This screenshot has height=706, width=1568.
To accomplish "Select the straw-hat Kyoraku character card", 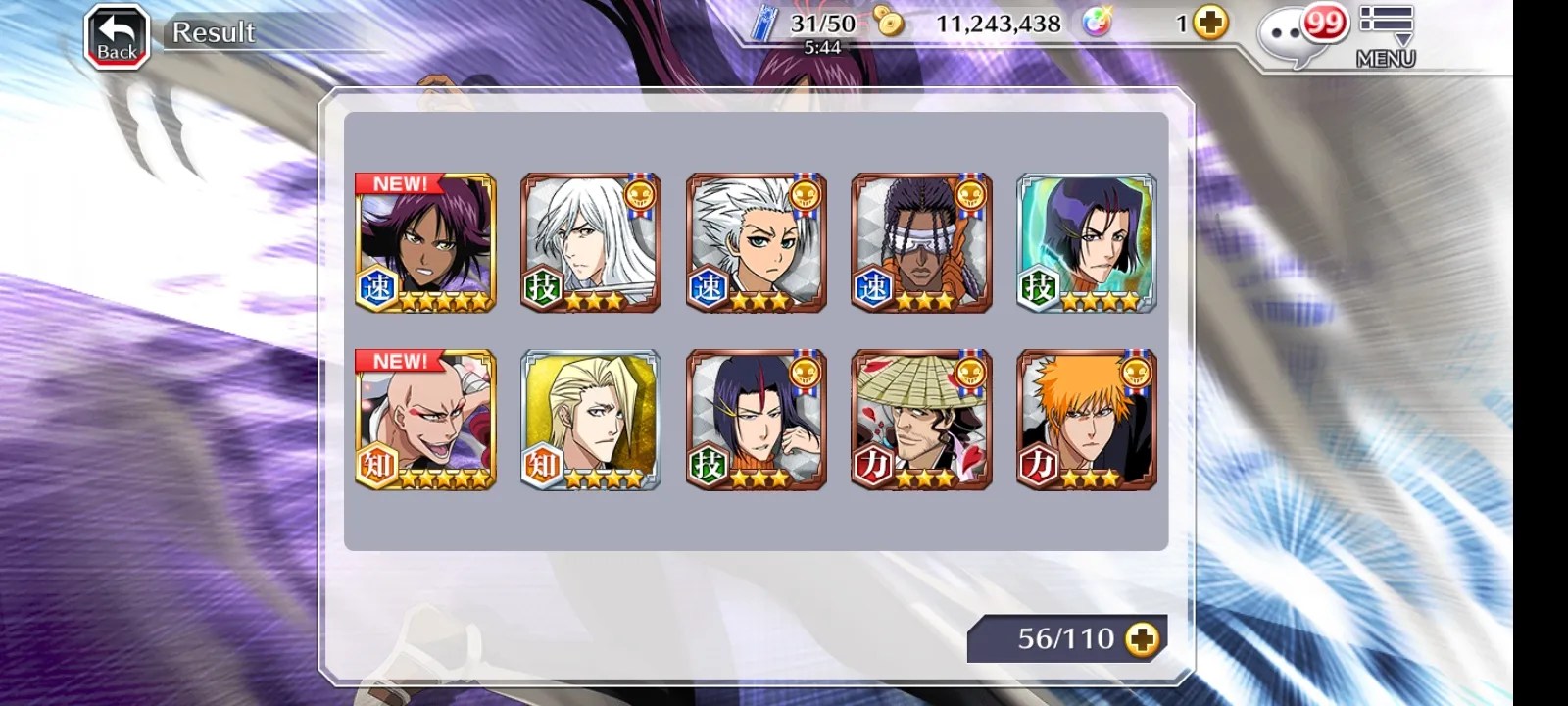I will (x=921, y=419).
